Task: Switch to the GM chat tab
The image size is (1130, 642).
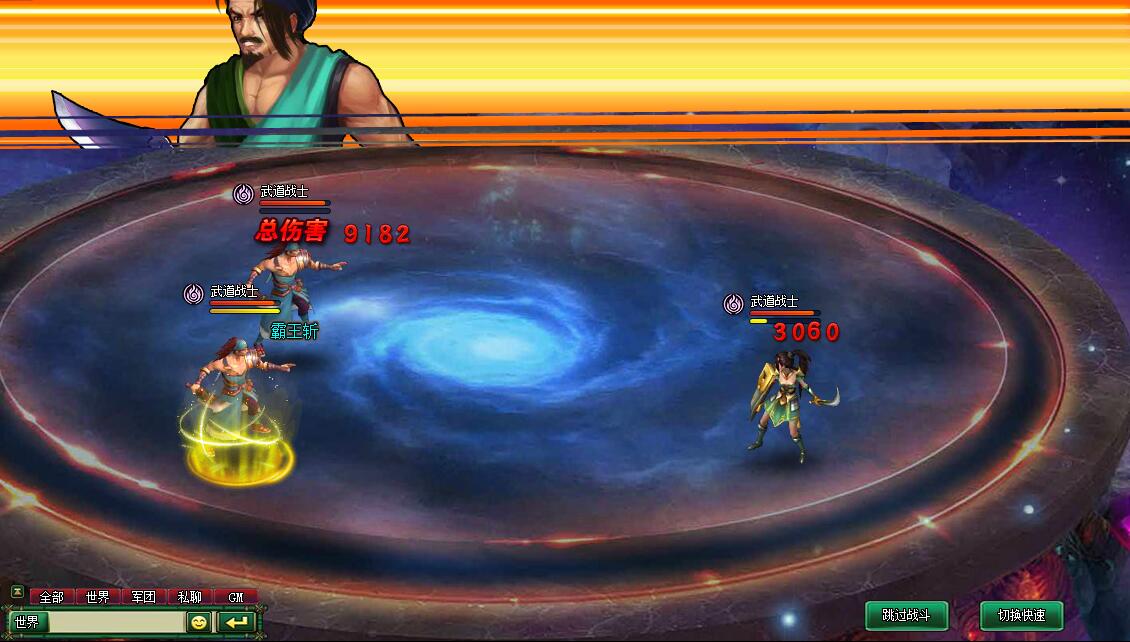Action: pos(235,597)
